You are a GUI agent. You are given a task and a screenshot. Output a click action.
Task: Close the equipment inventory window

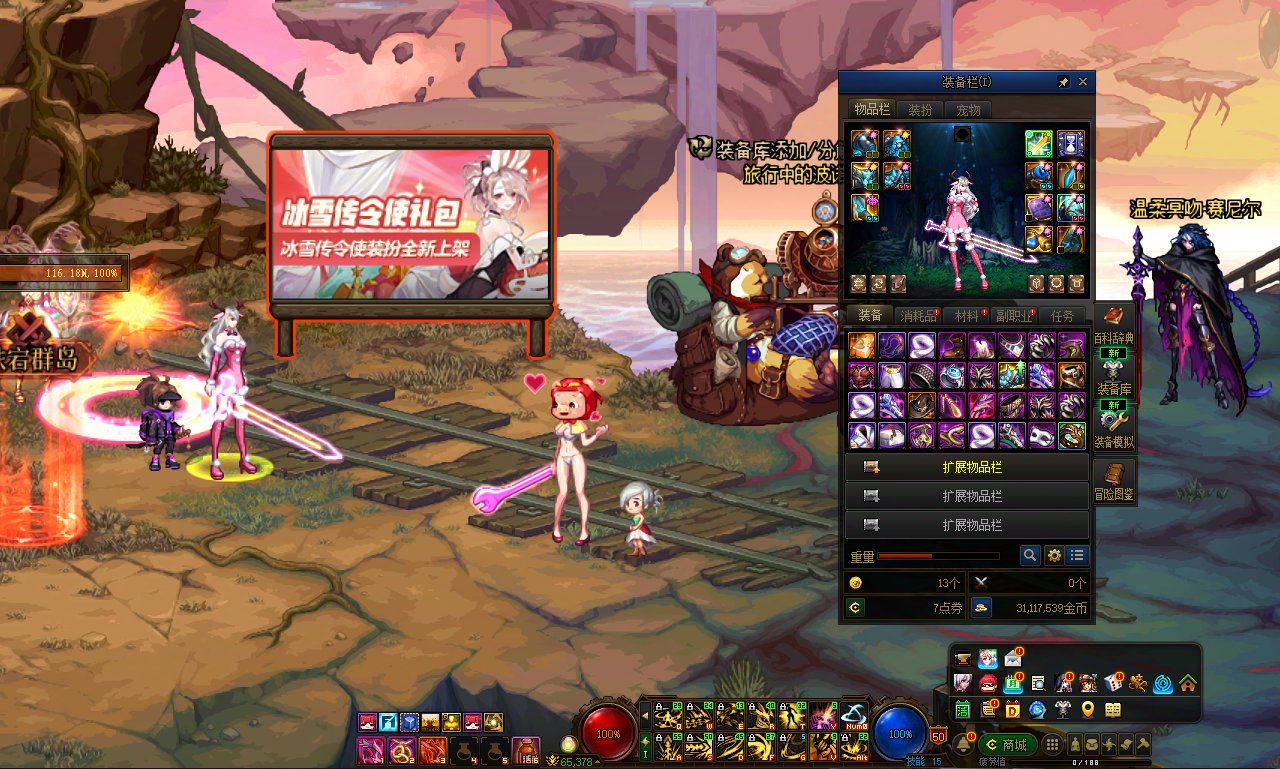coord(1083,82)
